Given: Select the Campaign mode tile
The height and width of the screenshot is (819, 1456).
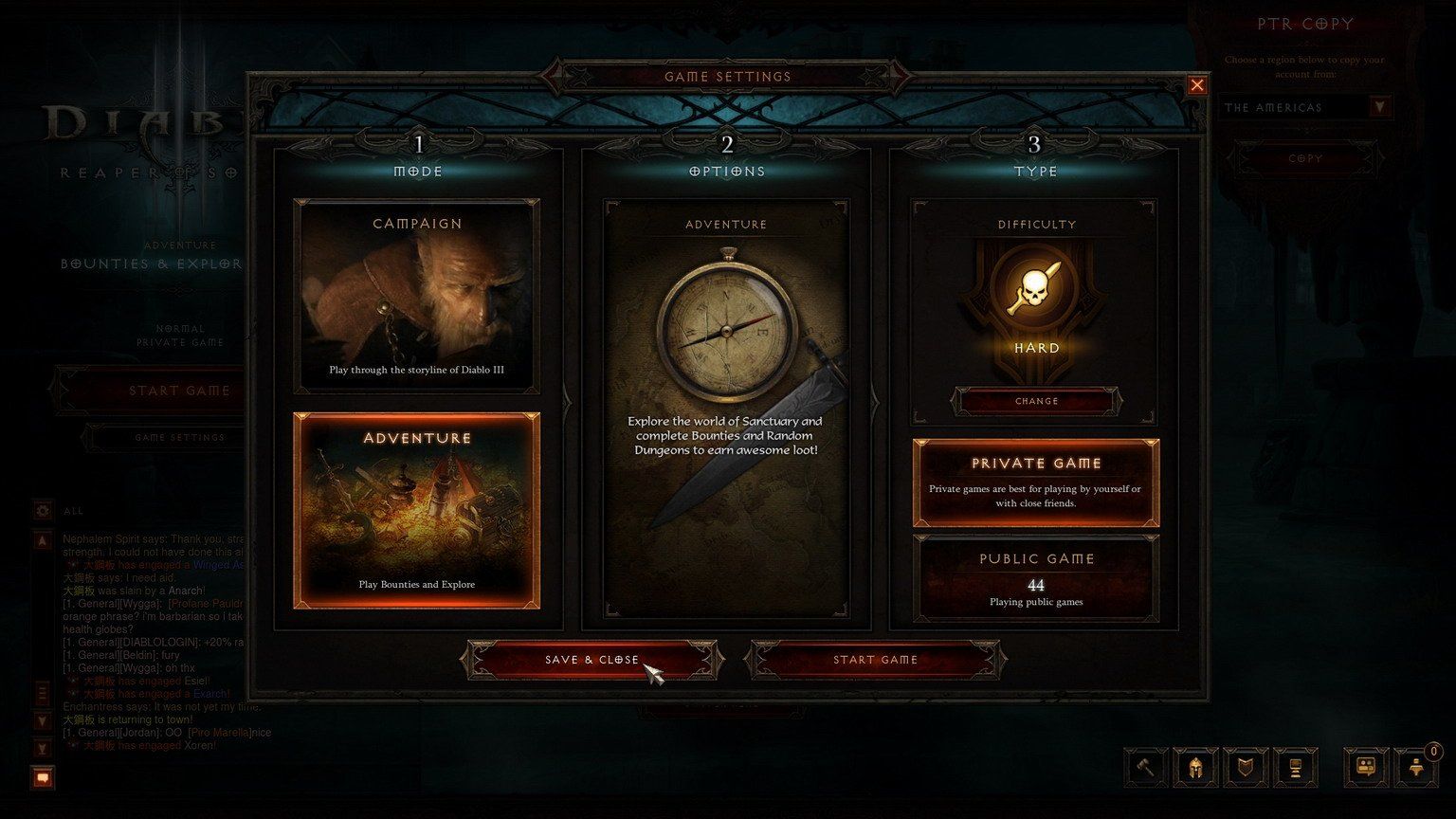Looking at the screenshot, I should (417, 296).
